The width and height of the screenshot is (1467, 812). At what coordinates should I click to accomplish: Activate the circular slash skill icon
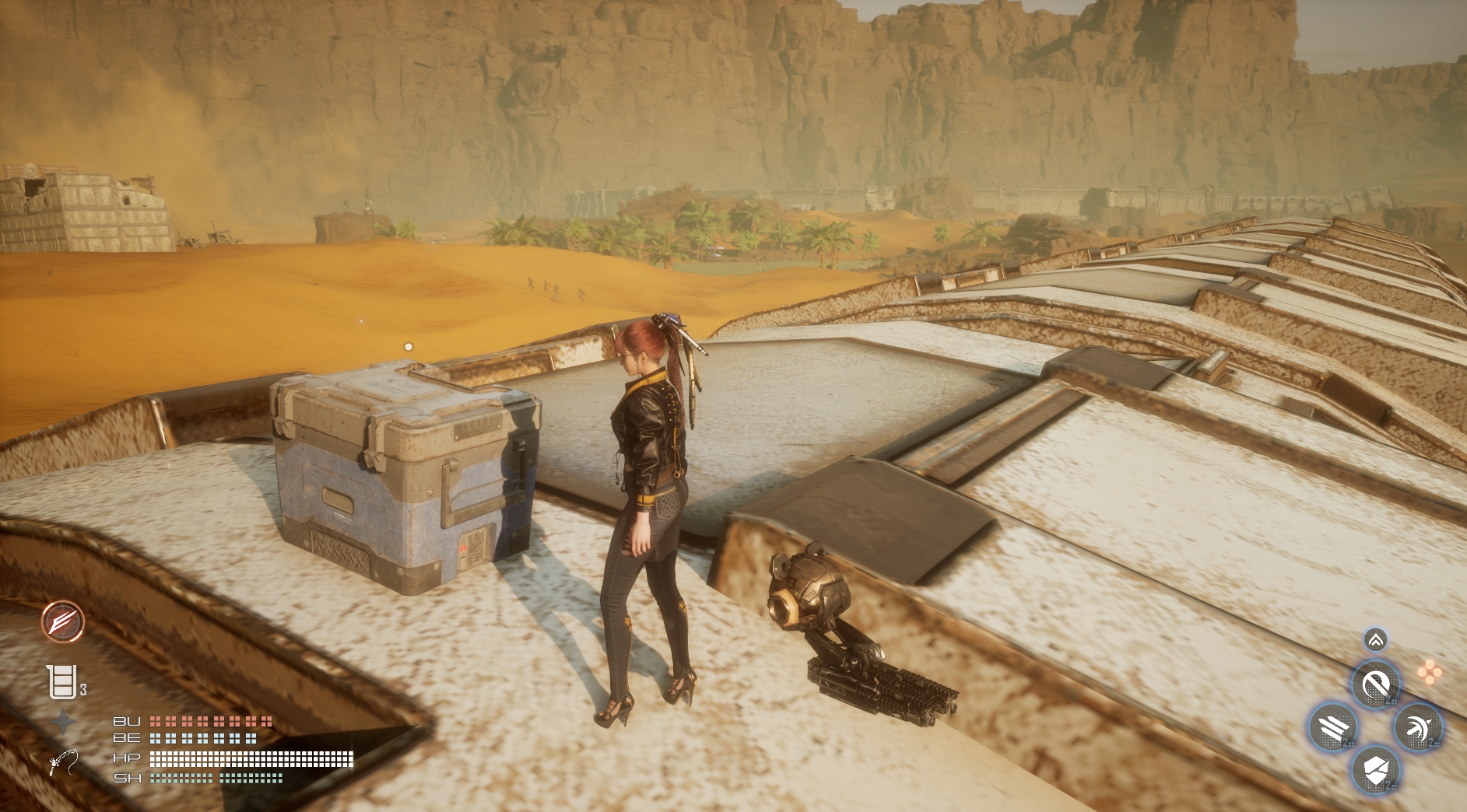coord(1375,685)
